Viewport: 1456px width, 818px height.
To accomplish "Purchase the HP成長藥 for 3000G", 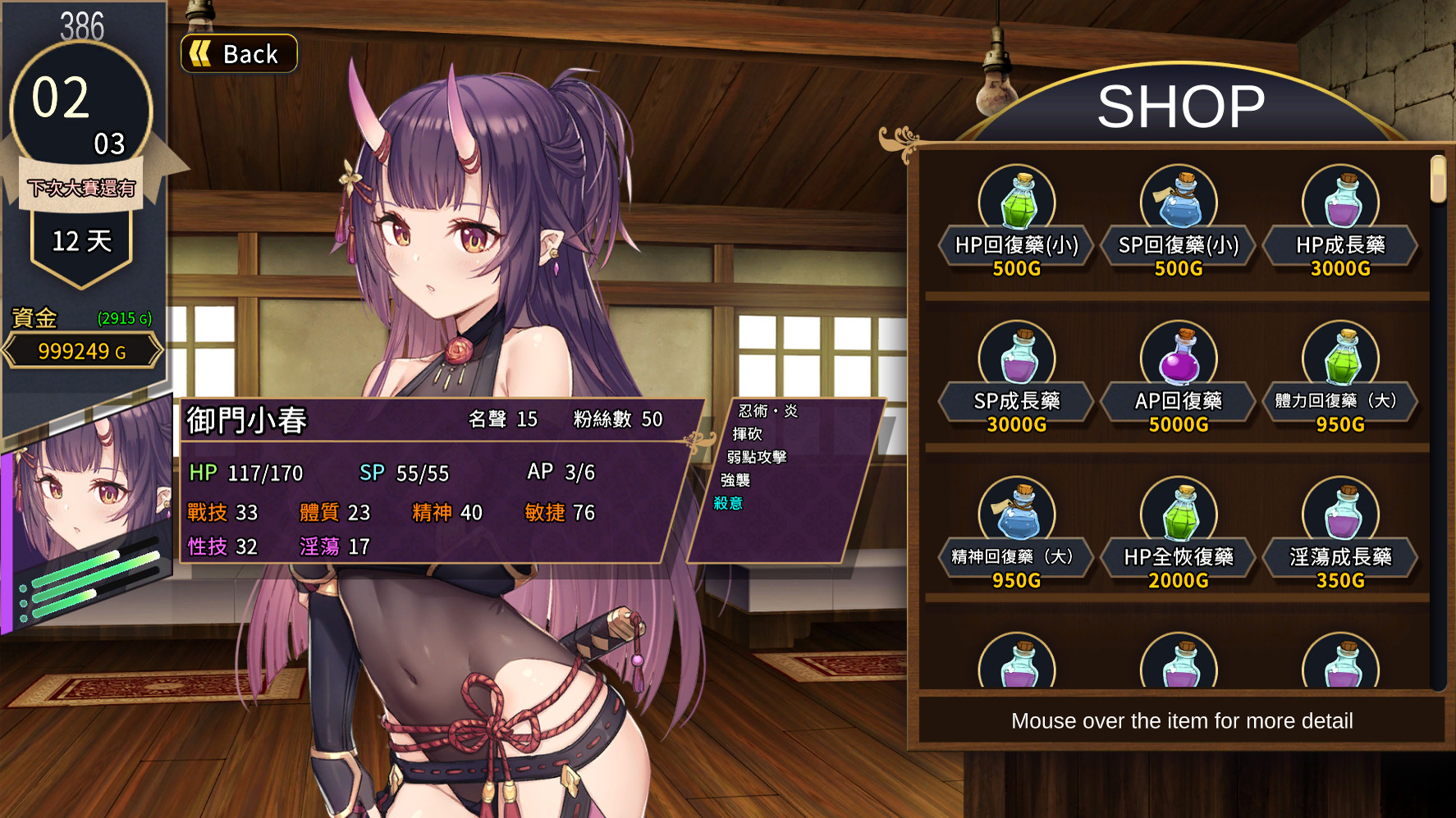I will tap(1339, 222).
